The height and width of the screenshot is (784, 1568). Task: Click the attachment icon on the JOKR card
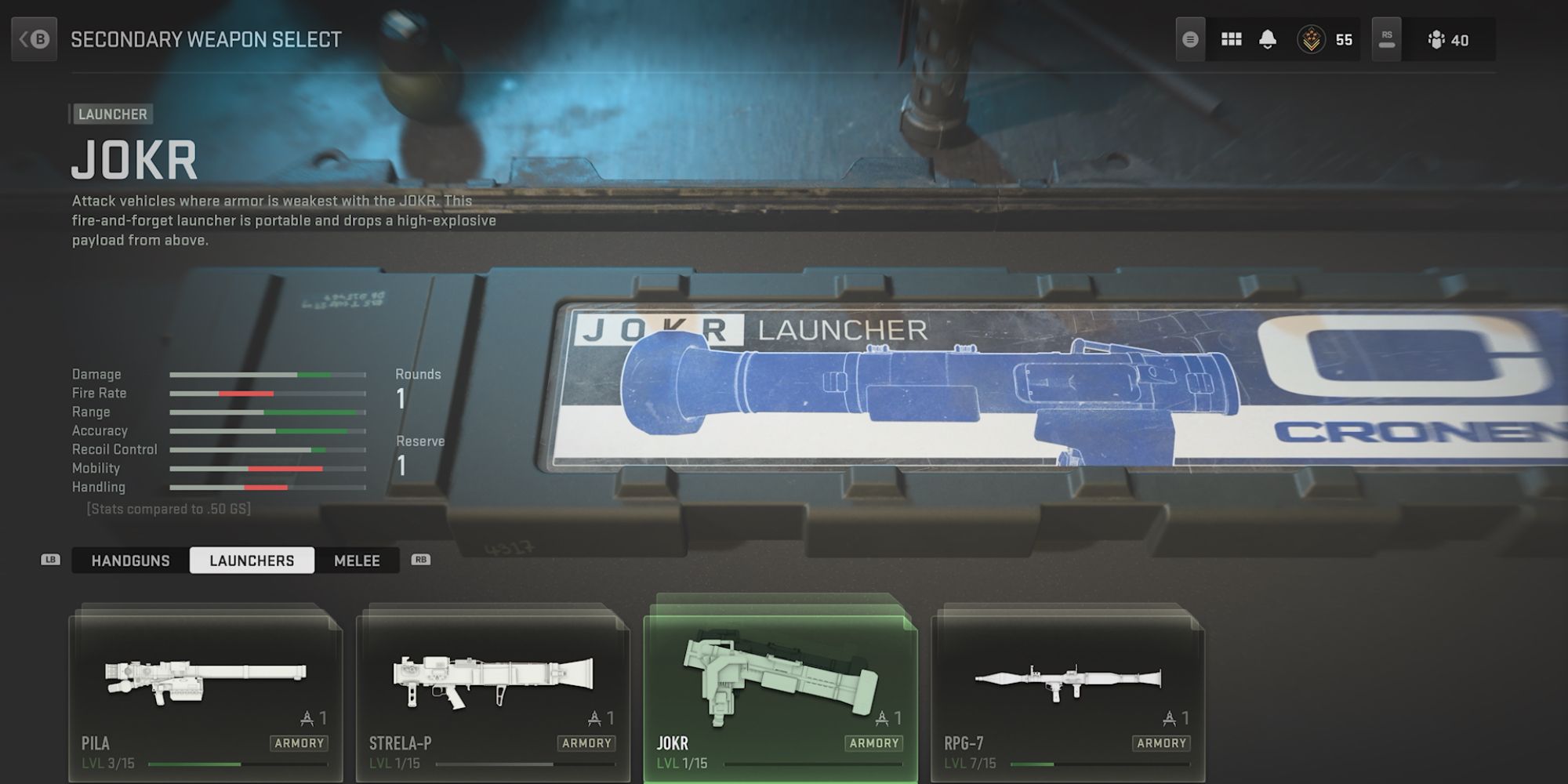tap(883, 717)
